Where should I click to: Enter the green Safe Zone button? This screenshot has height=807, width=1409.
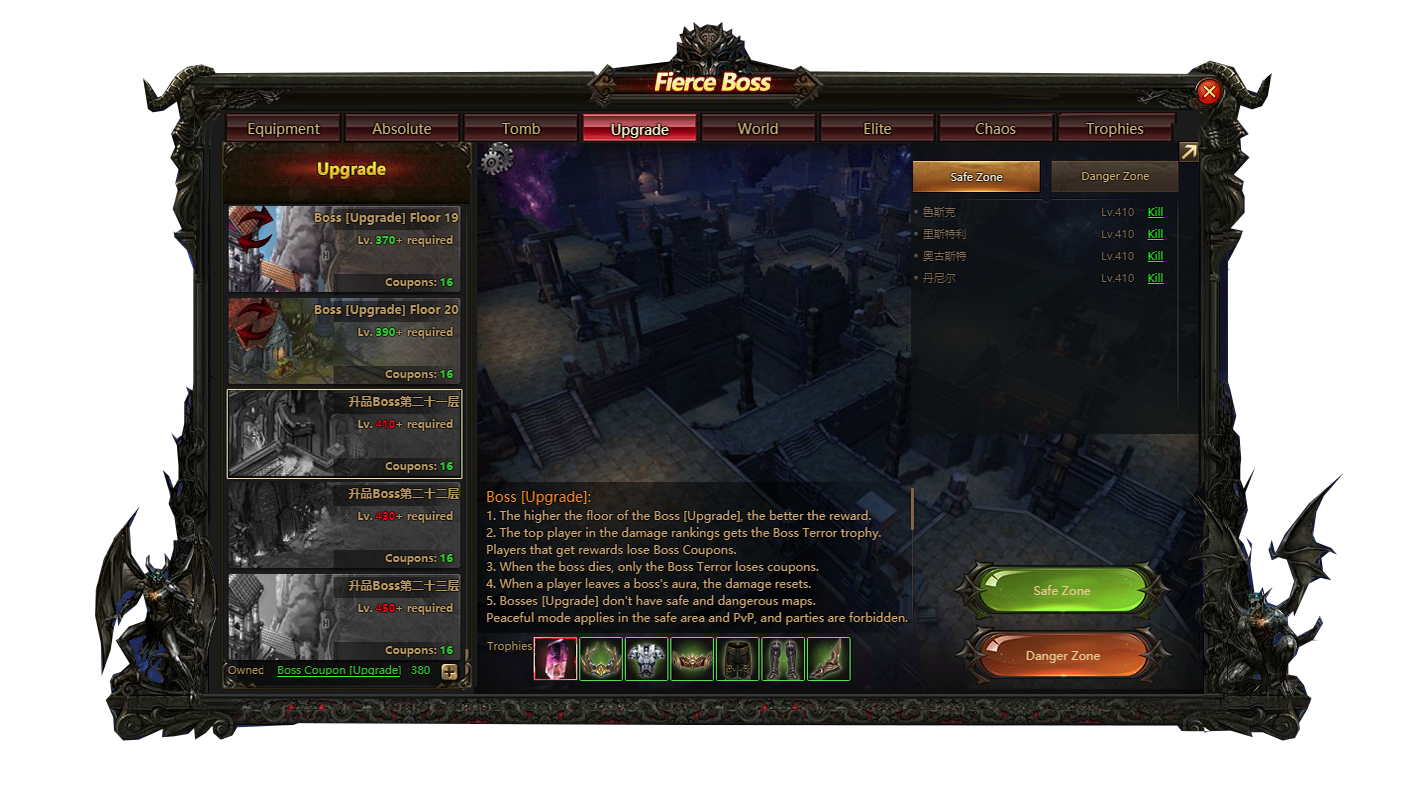1062,591
